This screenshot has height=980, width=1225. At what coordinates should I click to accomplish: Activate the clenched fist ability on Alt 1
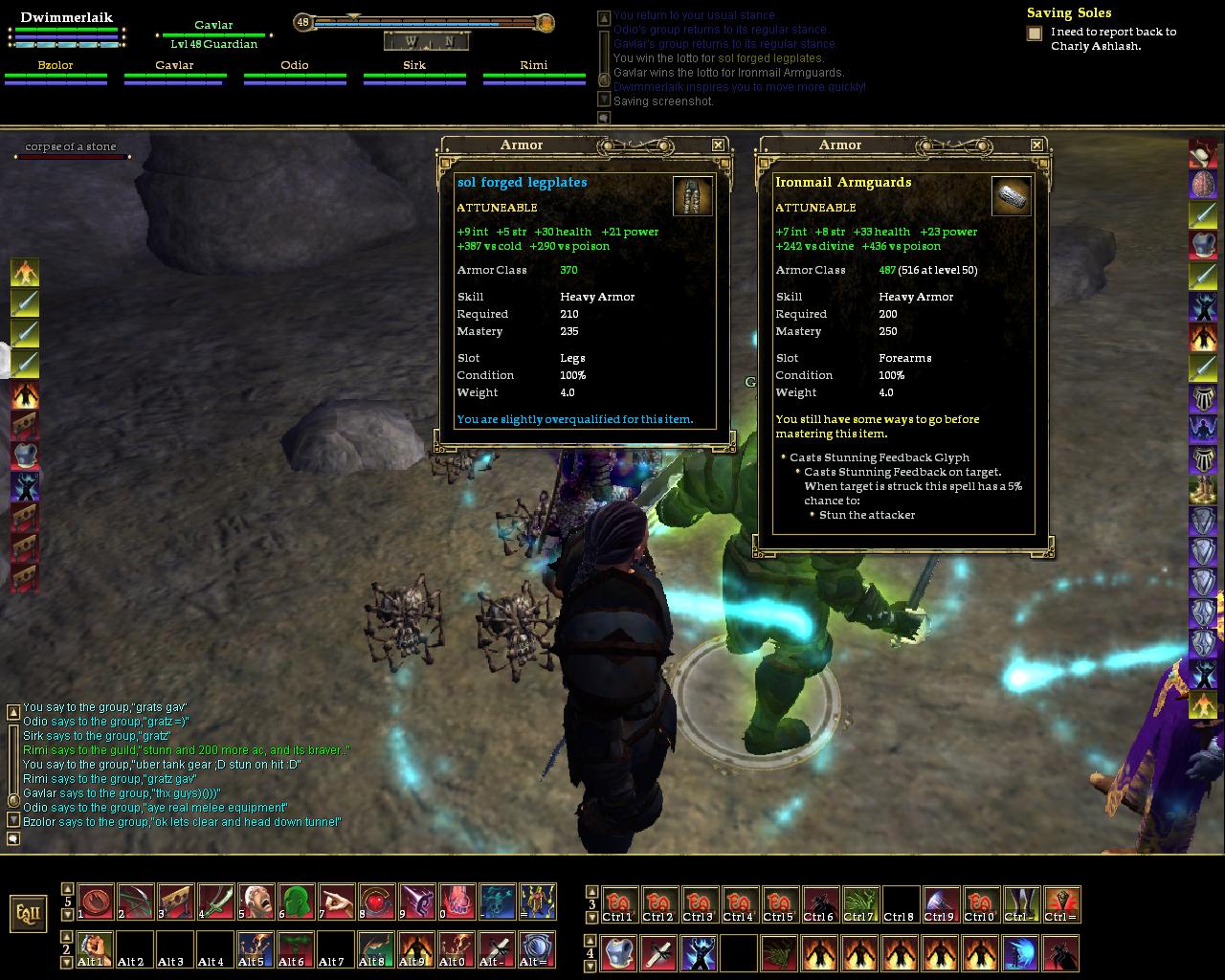click(96, 949)
